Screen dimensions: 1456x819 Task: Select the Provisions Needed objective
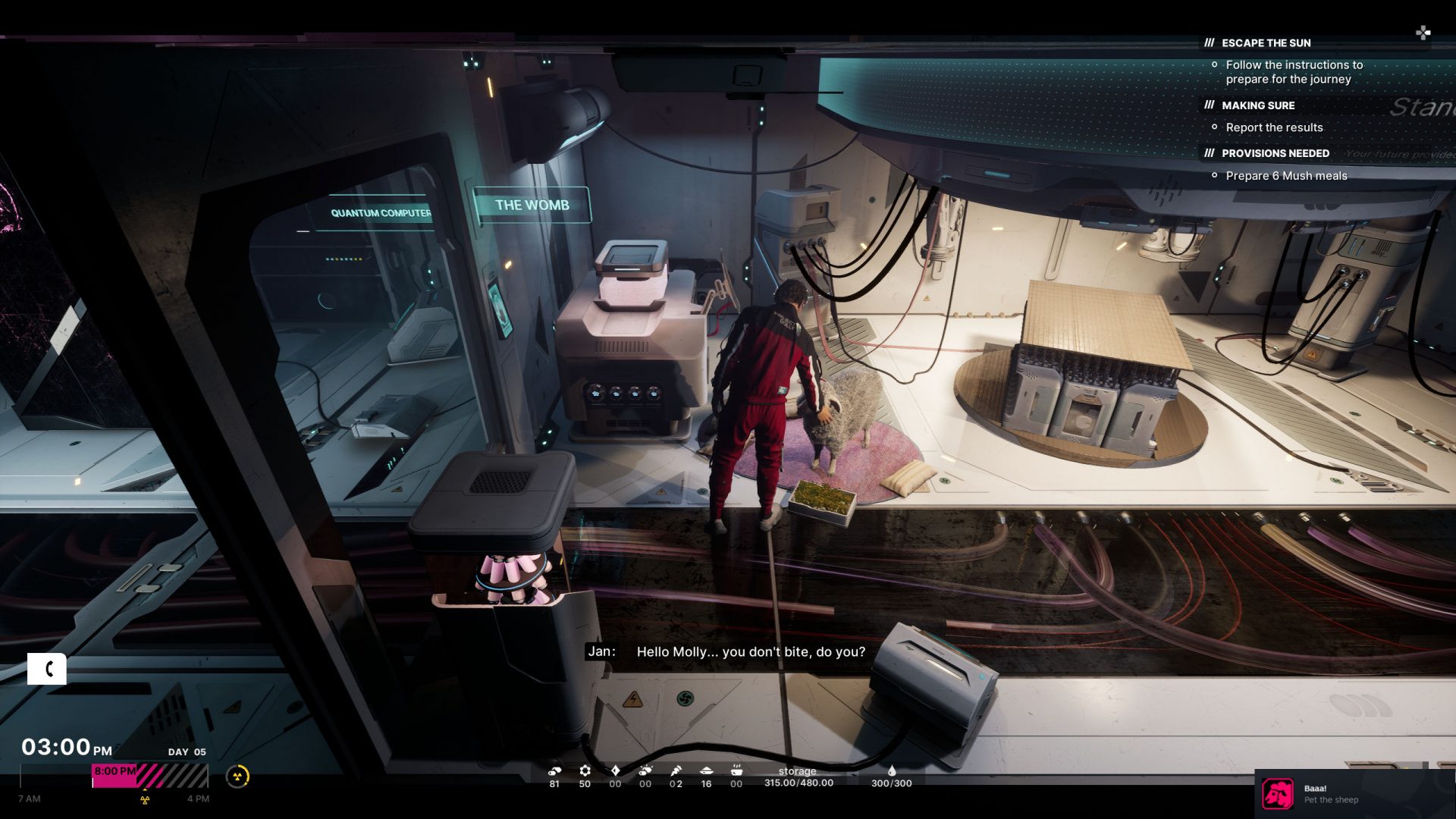pos(1275,153)
